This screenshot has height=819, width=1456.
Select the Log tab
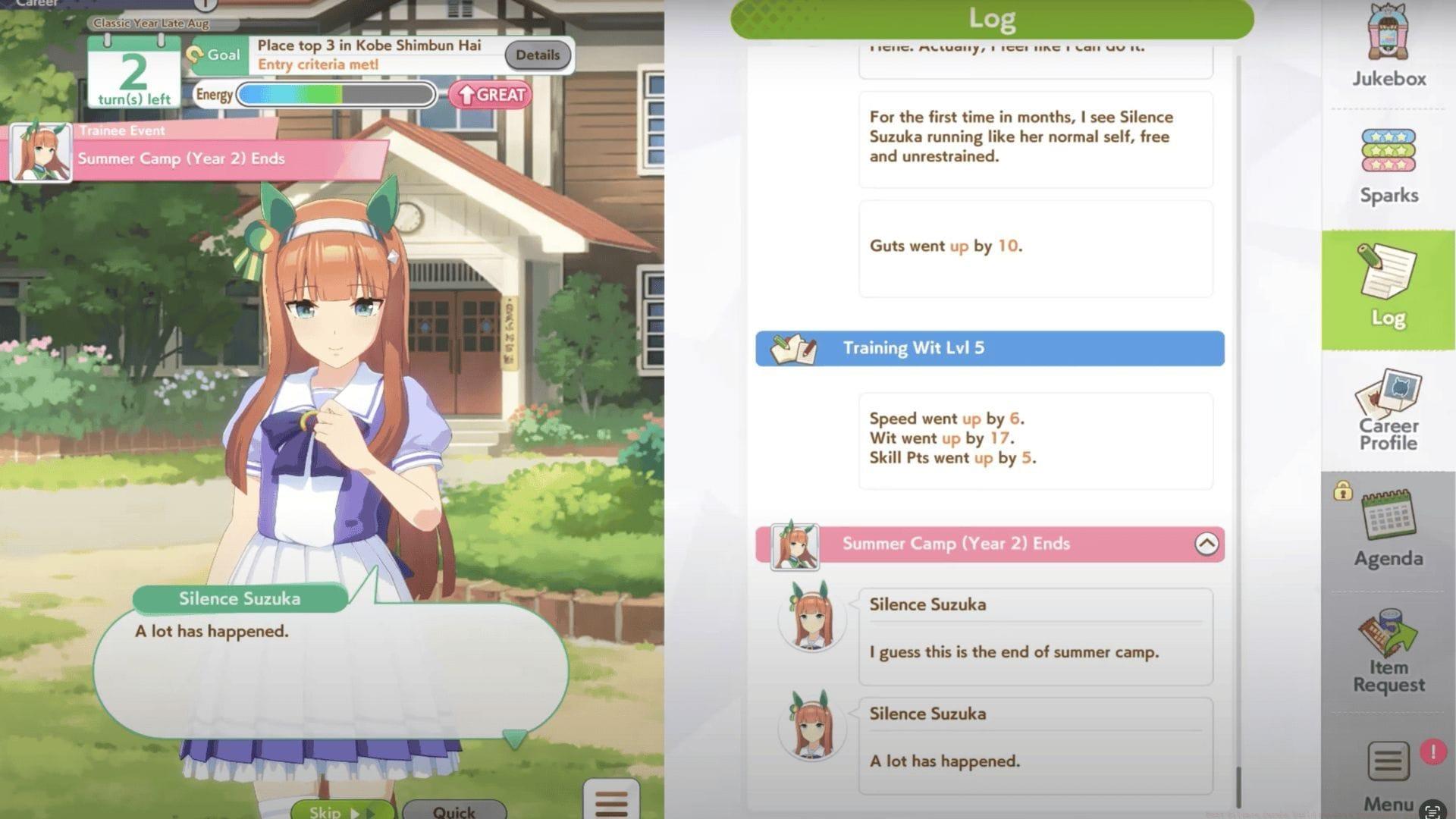point(1388,290)
